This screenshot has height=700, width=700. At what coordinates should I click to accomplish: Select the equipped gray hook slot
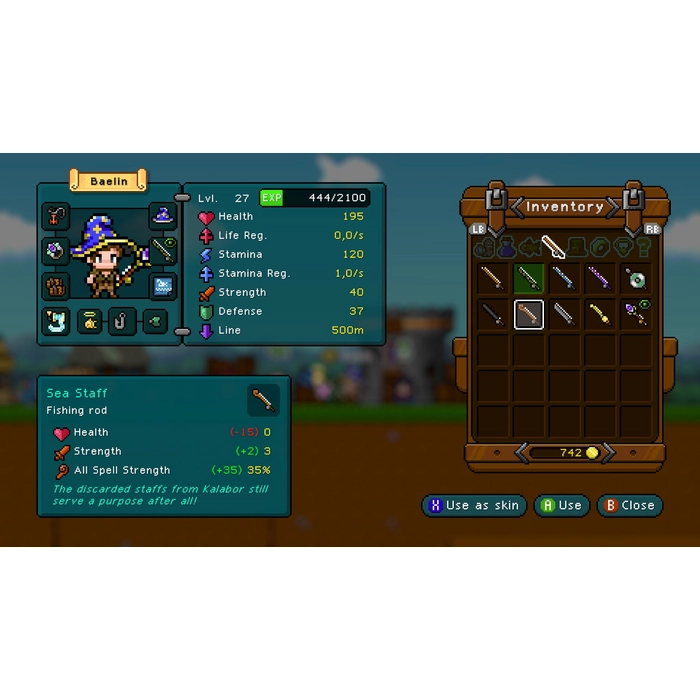coord(121,322)
